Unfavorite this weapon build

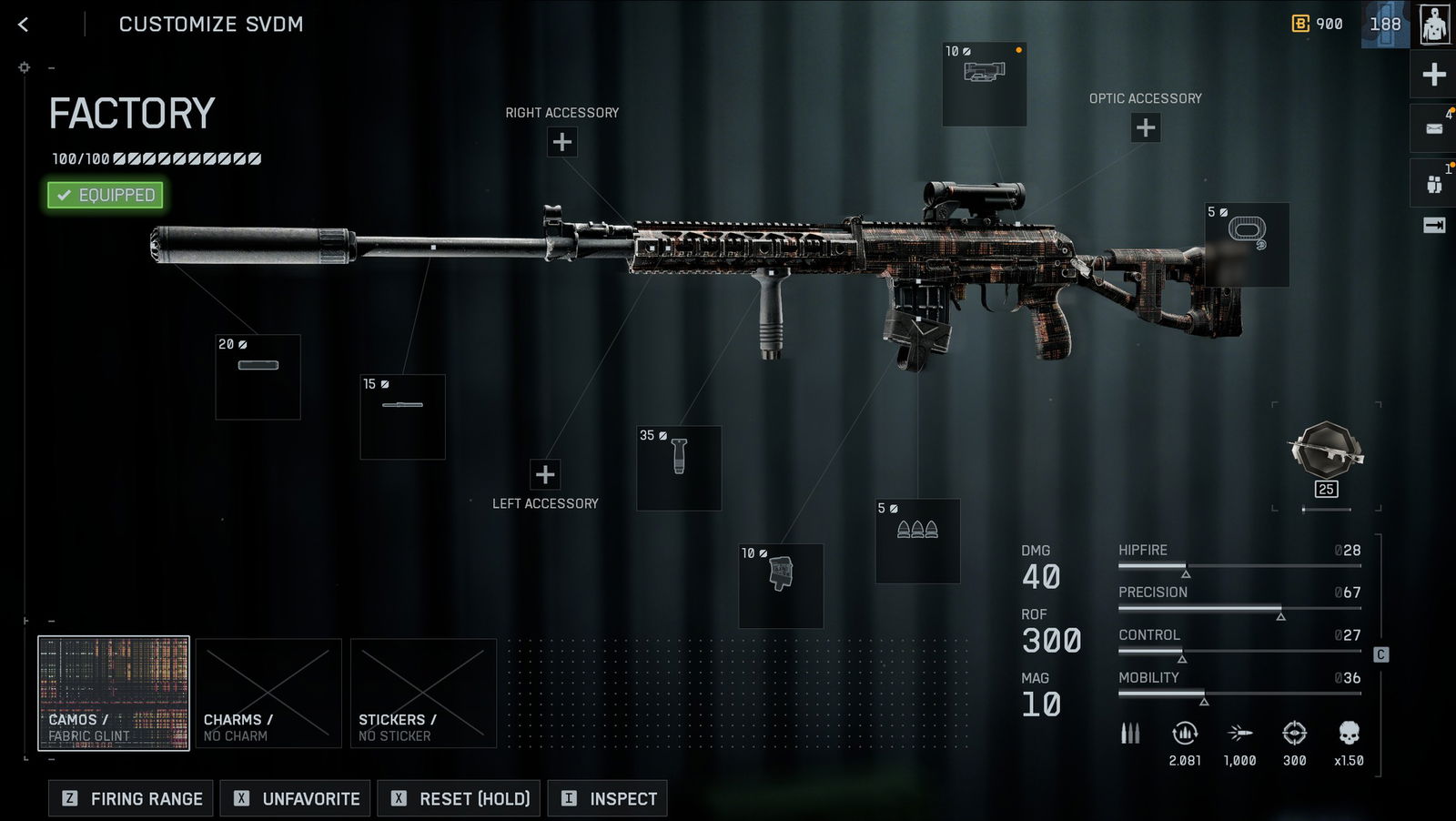[295, 798]
